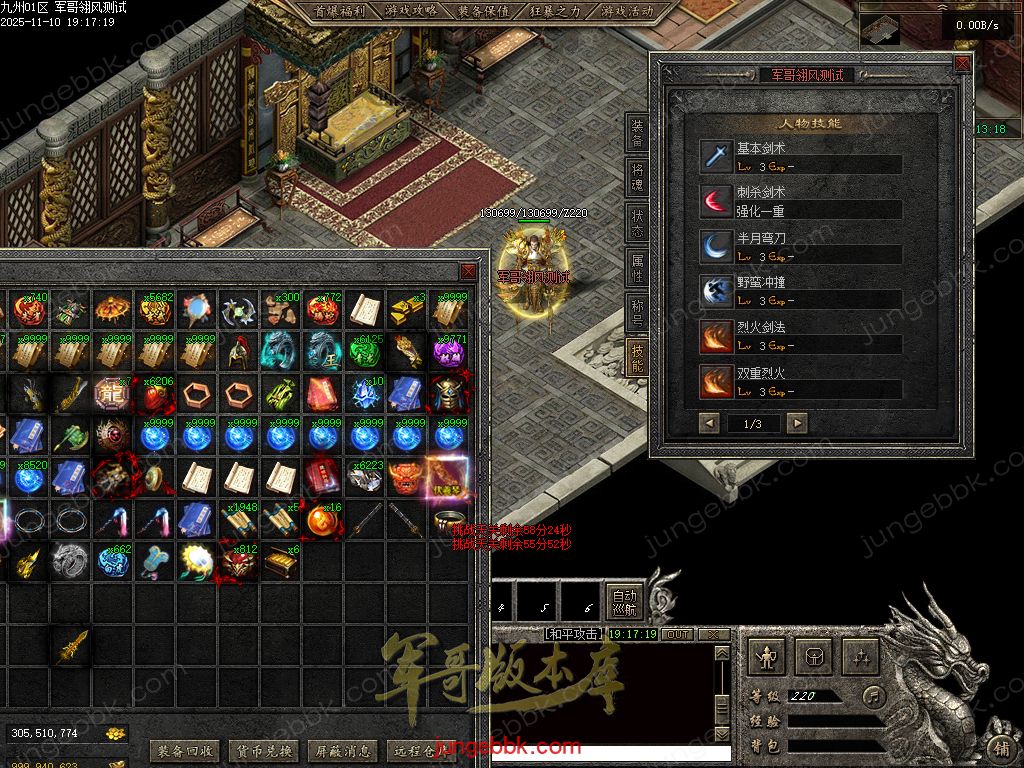
Task: Toggle the 屏蔽消息 block messages button
Action: pyautogui.click(x=342, y=750)
